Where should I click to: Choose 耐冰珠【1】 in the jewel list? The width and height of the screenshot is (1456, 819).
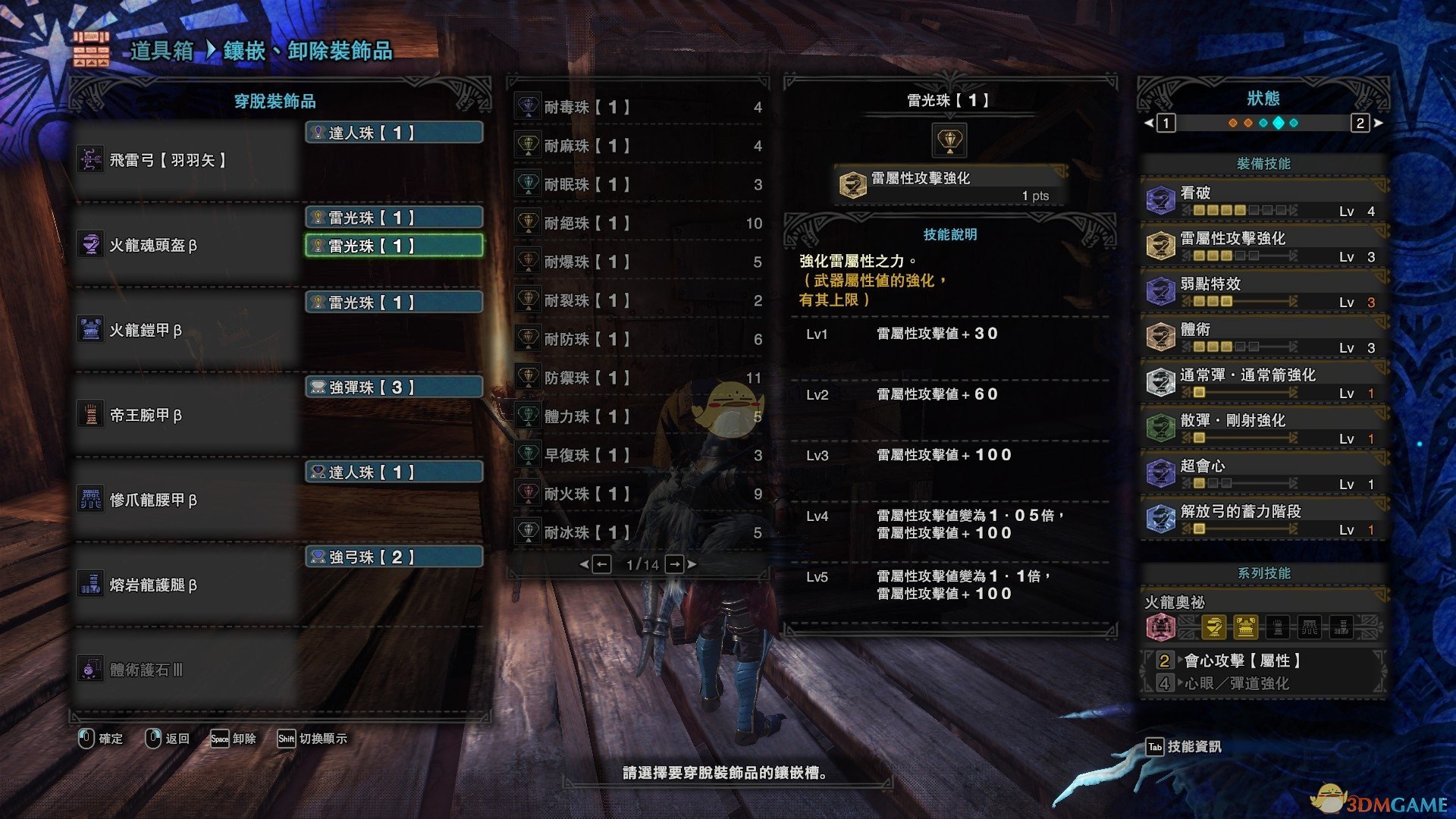(637, 532)
